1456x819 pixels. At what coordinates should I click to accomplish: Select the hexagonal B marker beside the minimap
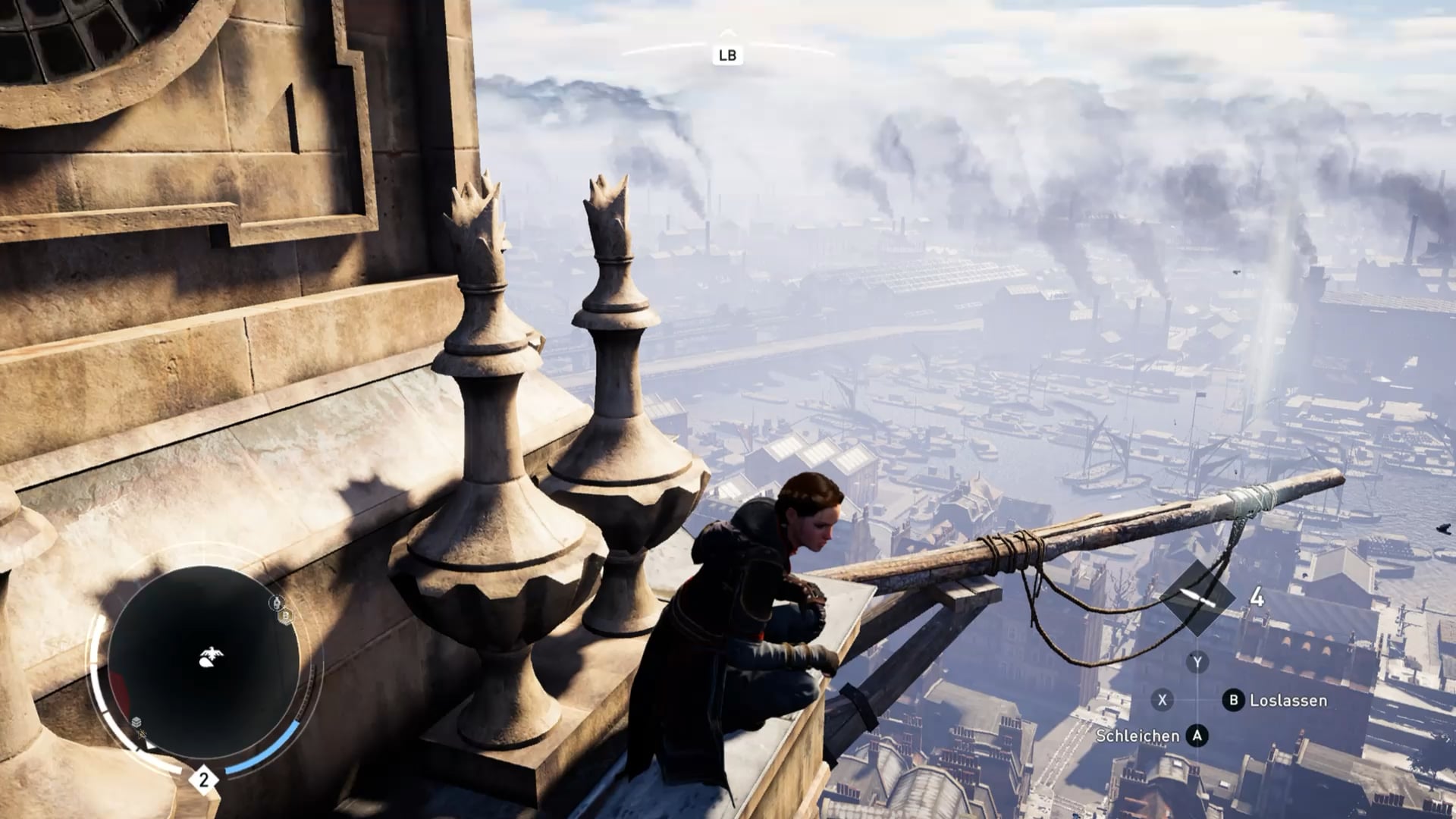pyautogui.click(x=286, y=617)
